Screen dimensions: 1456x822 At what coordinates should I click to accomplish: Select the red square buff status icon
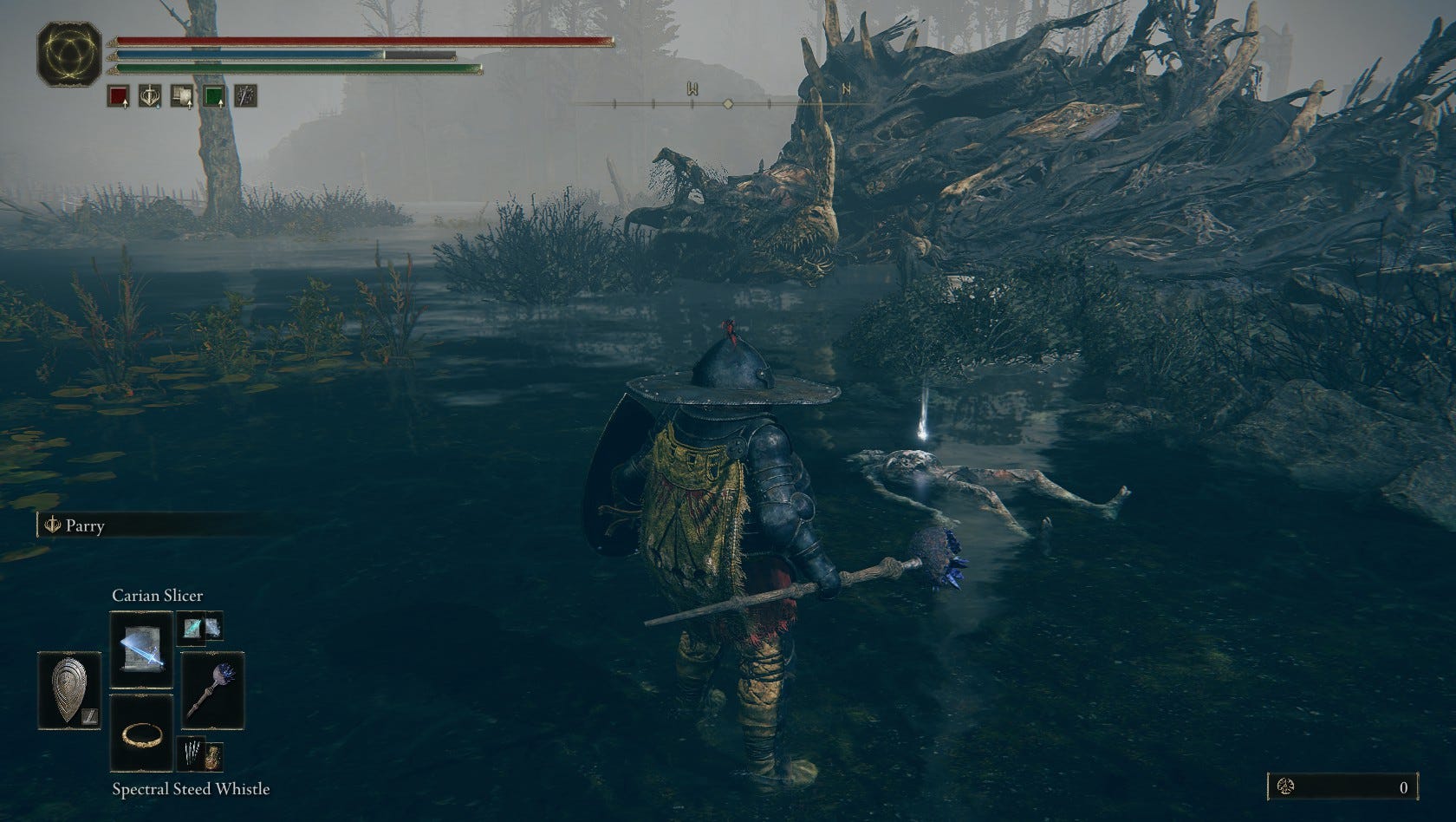[x=119, y=95]
